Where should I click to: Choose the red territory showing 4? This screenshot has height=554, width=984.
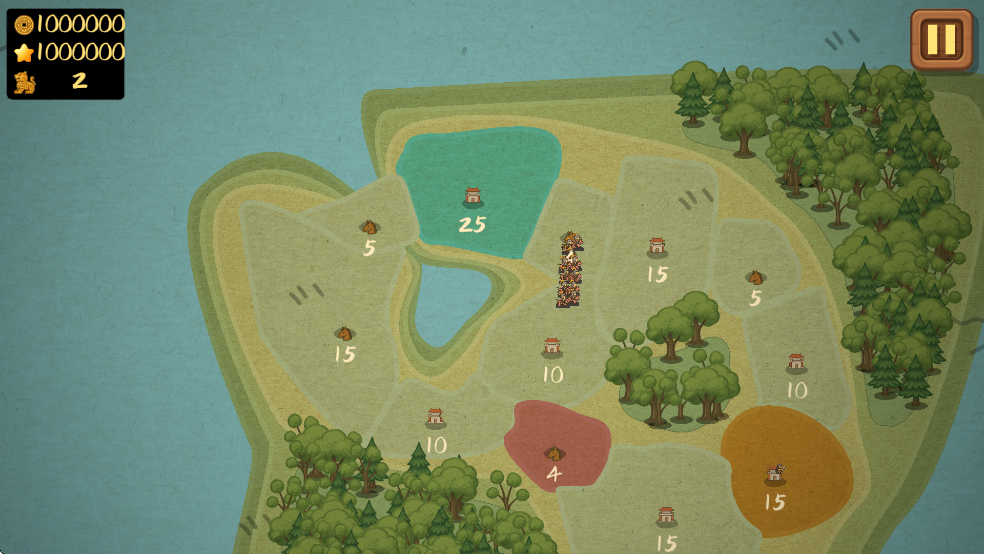coord(556,445)
